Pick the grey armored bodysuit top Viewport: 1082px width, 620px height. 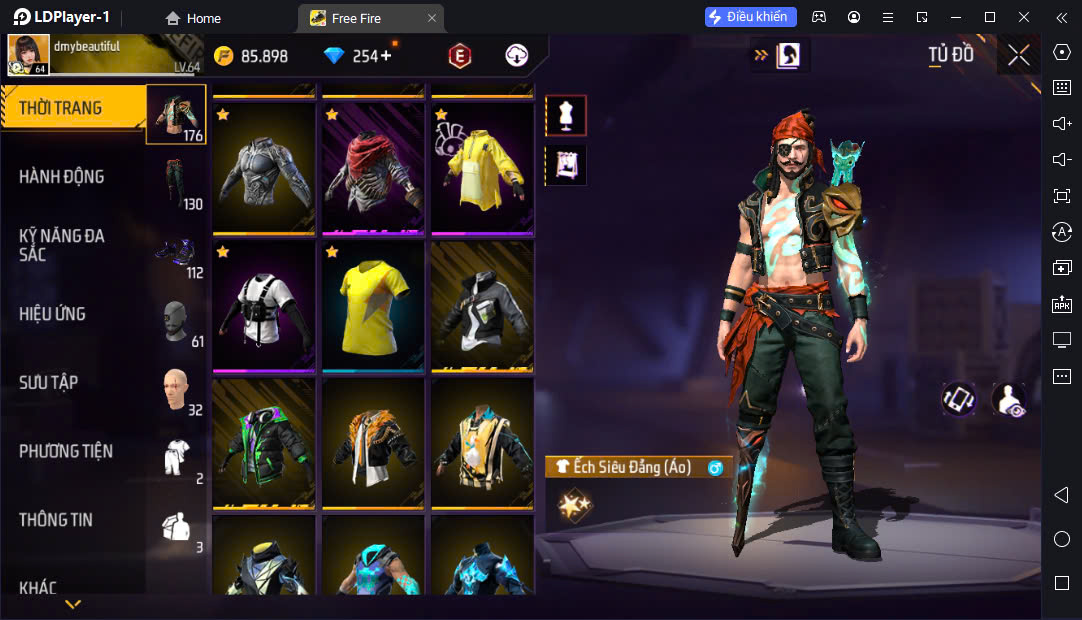pos(264,168)
